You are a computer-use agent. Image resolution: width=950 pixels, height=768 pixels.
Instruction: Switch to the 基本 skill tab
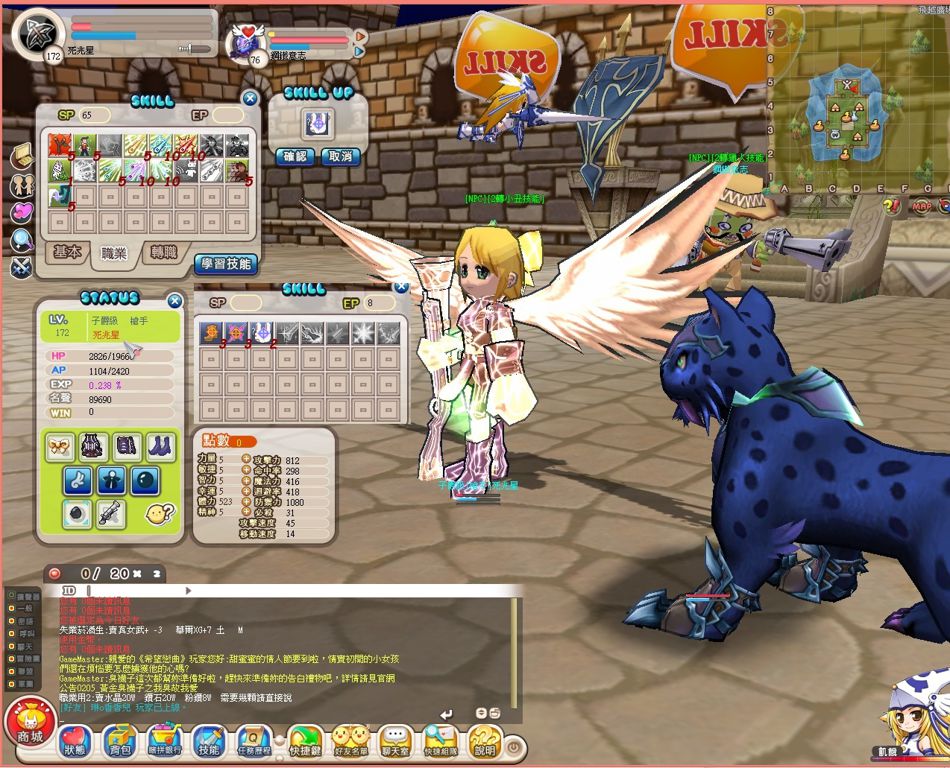(x=68, y=252)
